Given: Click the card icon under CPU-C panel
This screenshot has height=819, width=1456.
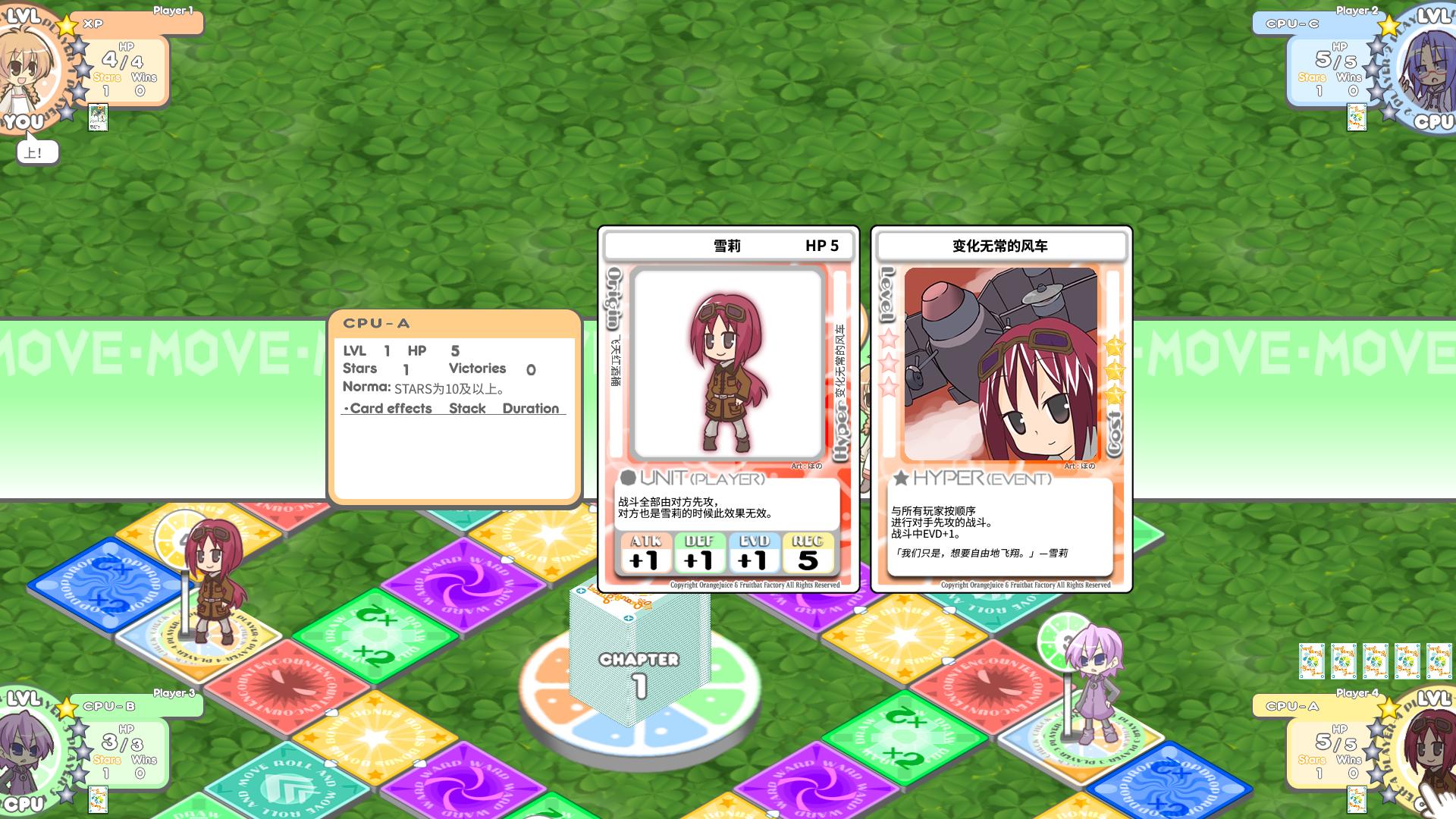Looking at the screenshot, I should click(1356, 118).
